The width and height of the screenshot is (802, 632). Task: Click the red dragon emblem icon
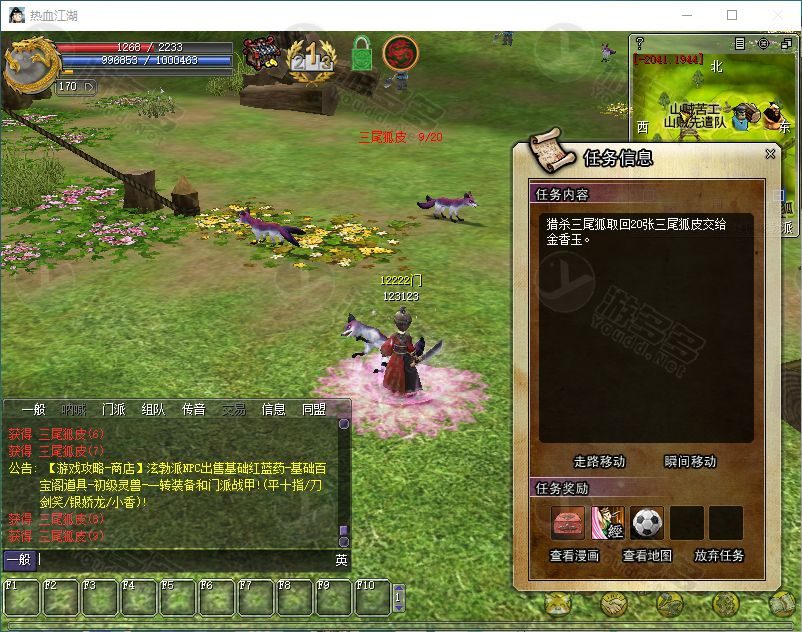pos(400,53)
